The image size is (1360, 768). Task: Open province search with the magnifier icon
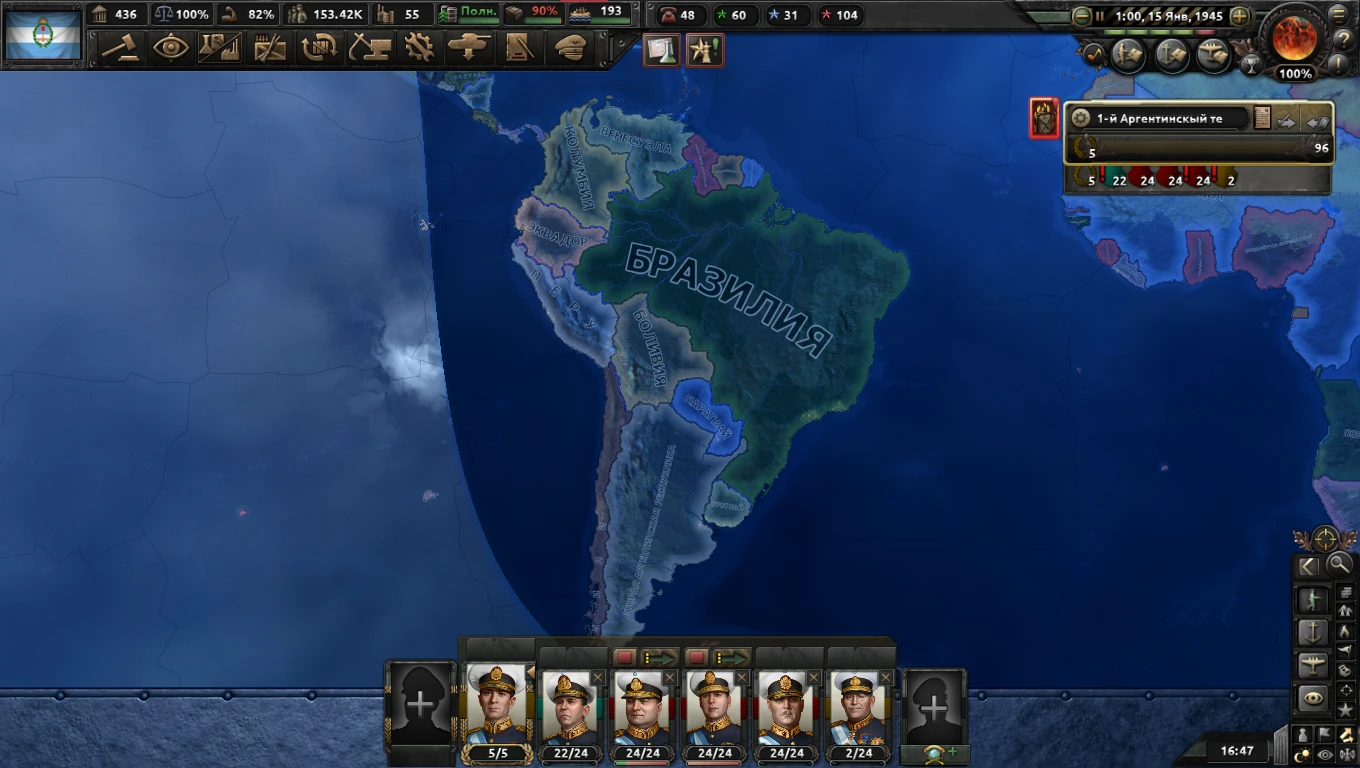(1341, 565)
